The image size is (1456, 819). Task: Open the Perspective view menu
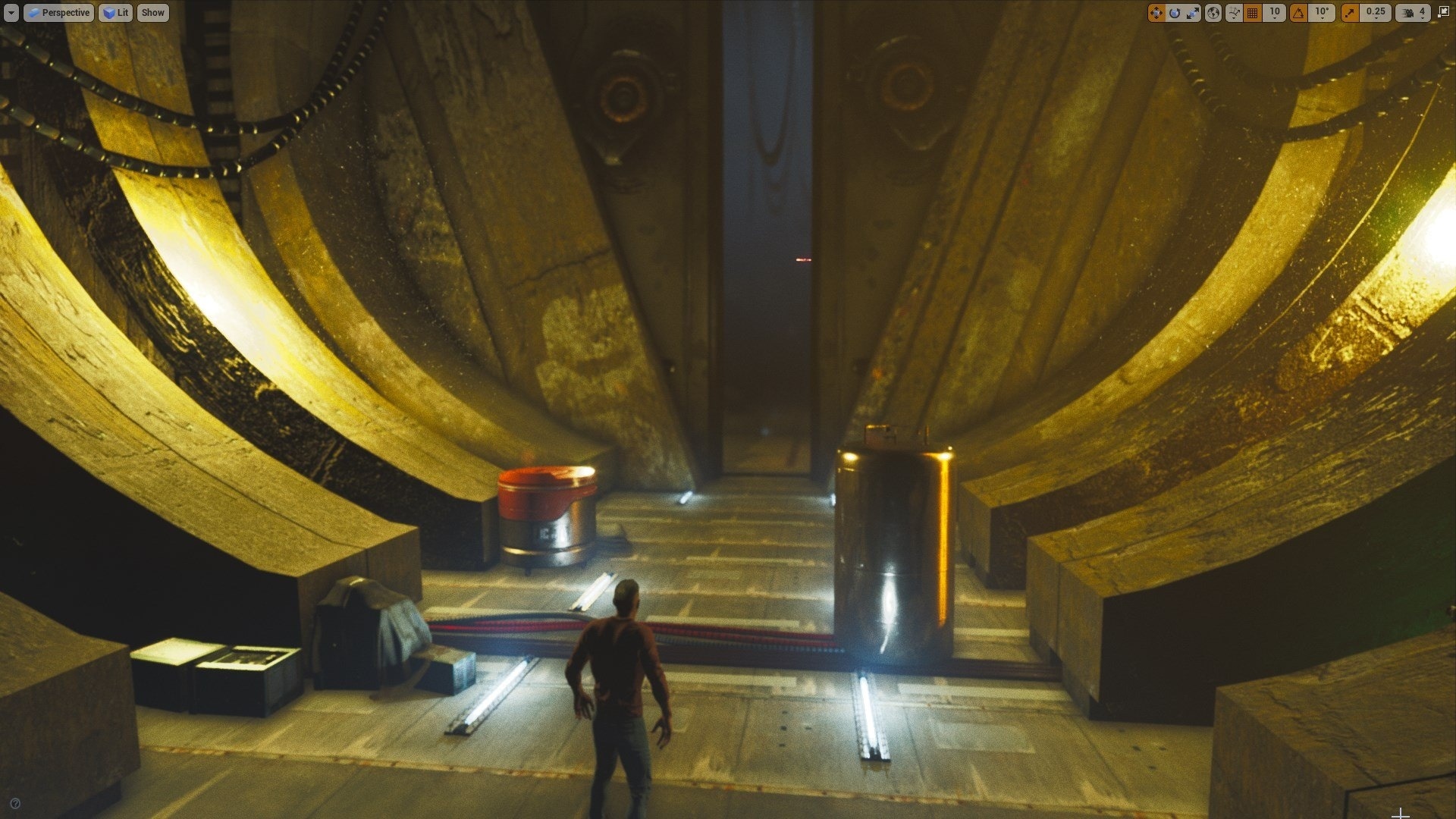(x=59, y=12)
